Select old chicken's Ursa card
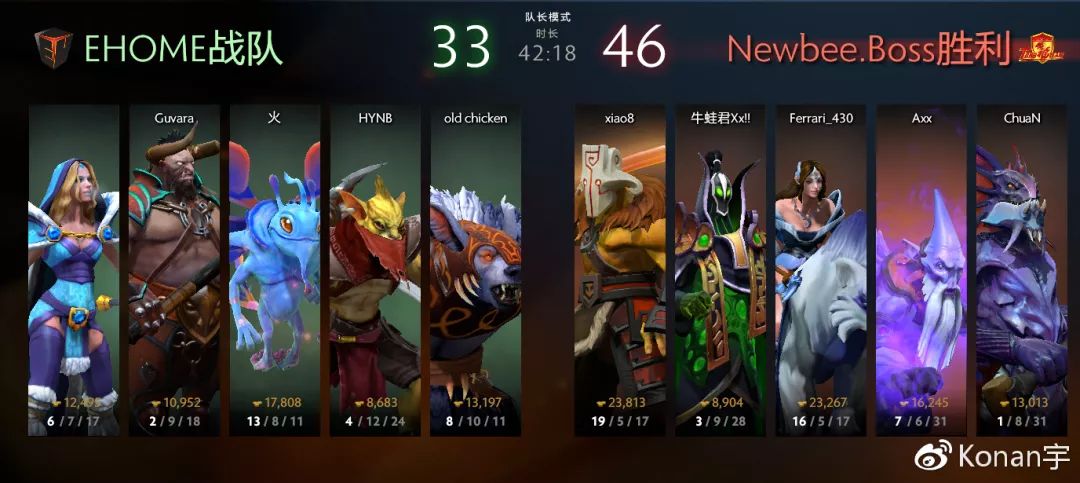The width and height of the screenshot is (1080, 483). click(476, 270)
